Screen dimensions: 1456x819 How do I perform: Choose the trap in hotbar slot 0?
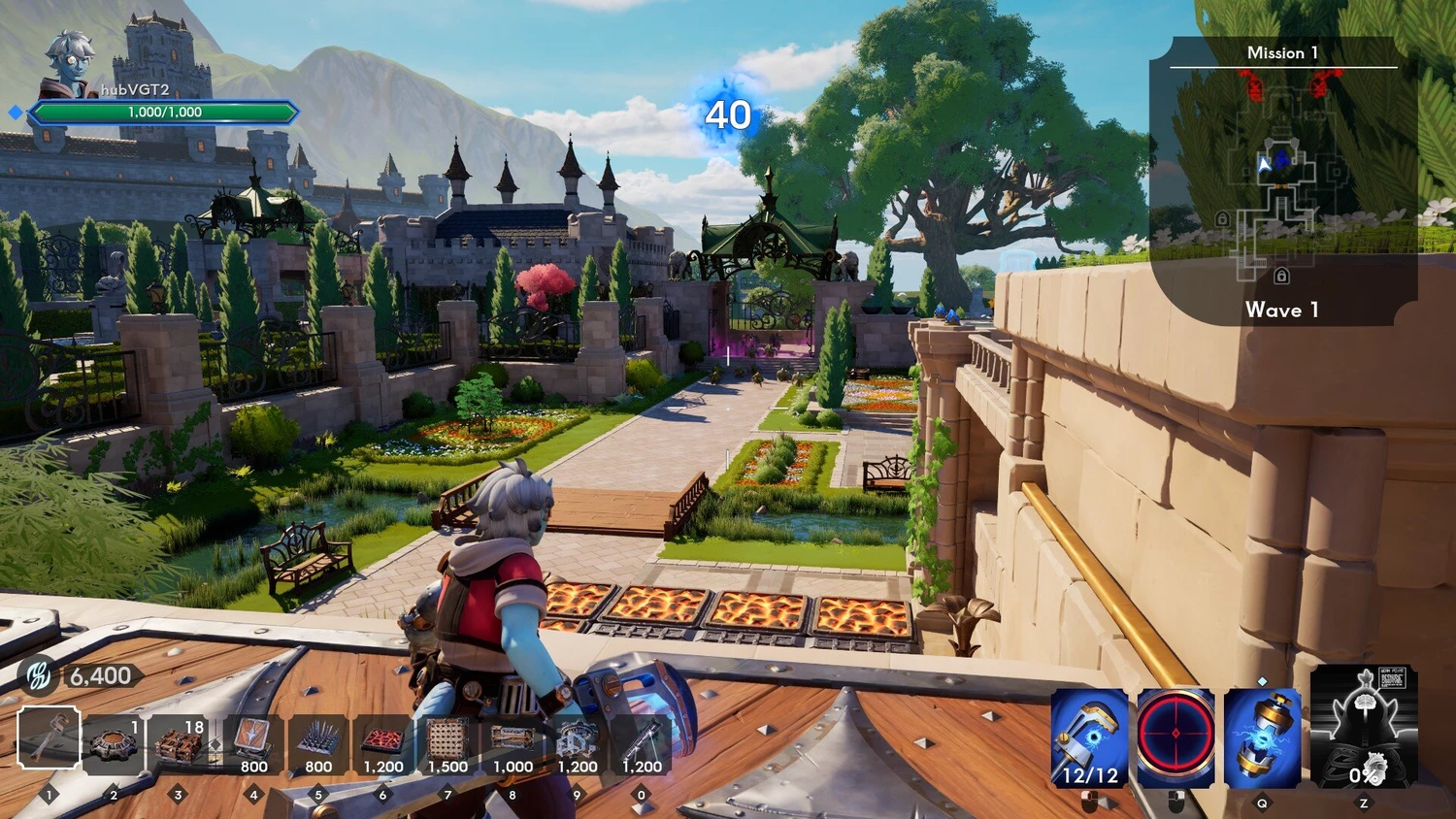[642, 744]
